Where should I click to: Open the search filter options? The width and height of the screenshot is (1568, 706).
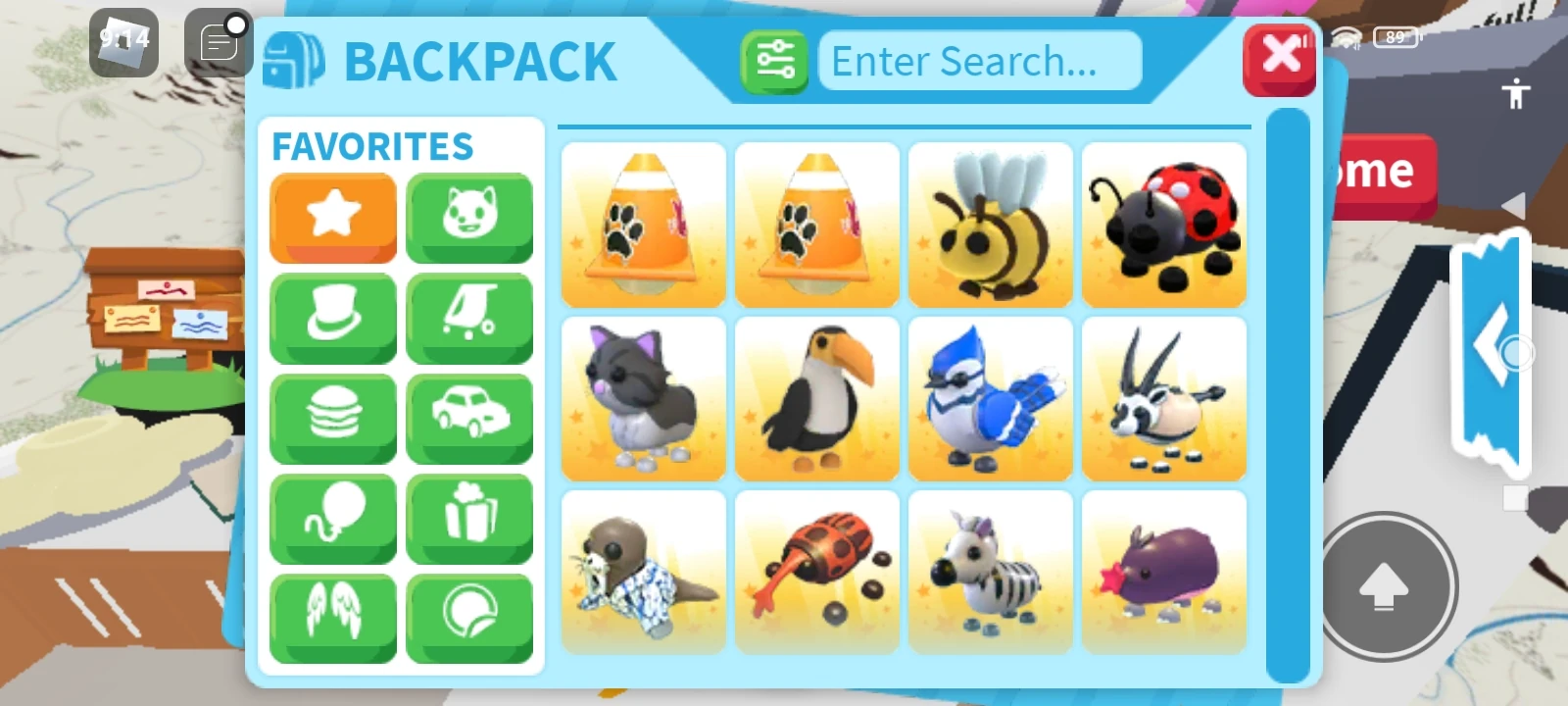775,61
